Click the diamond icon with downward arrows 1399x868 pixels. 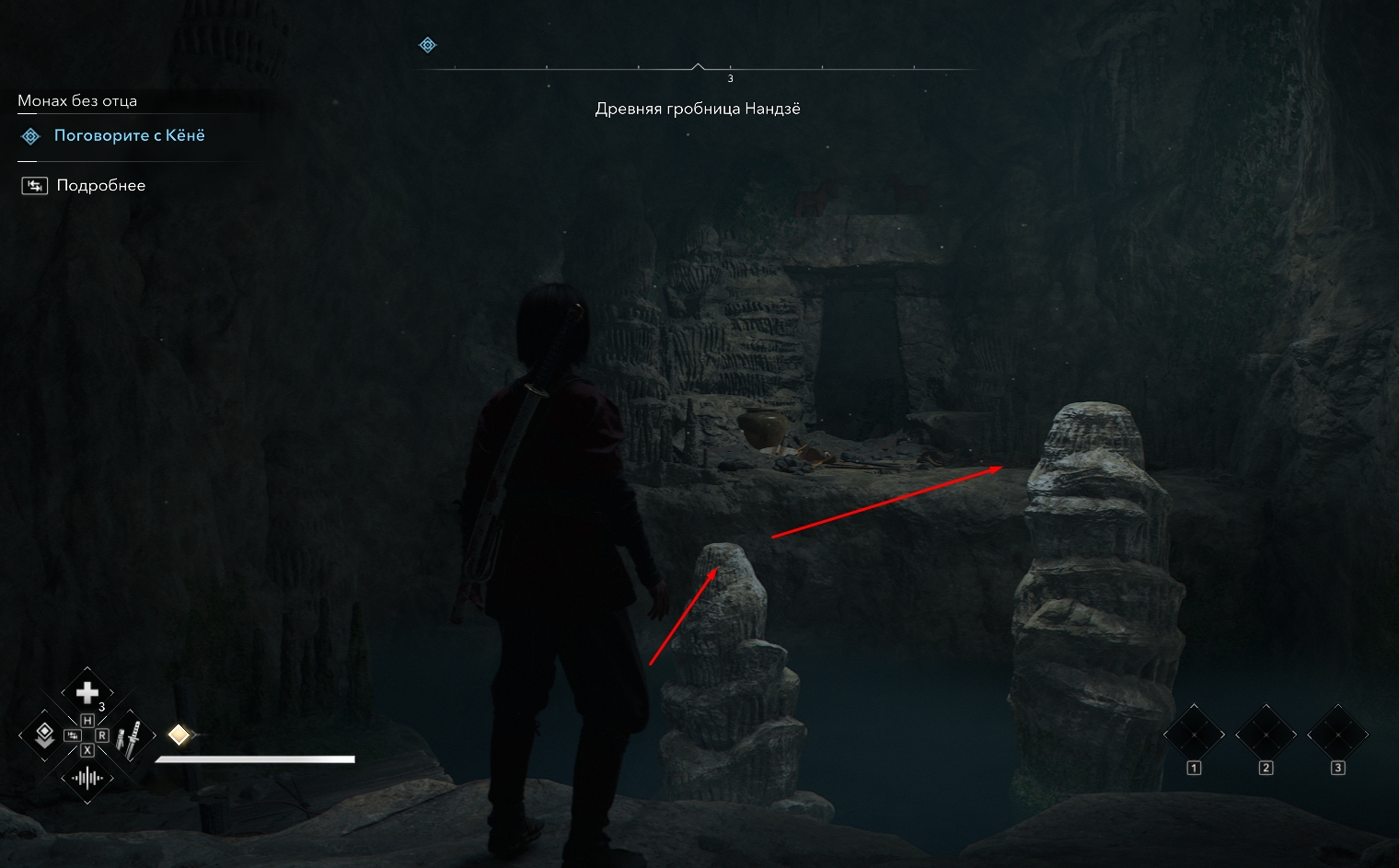click(x=43, y=735)
